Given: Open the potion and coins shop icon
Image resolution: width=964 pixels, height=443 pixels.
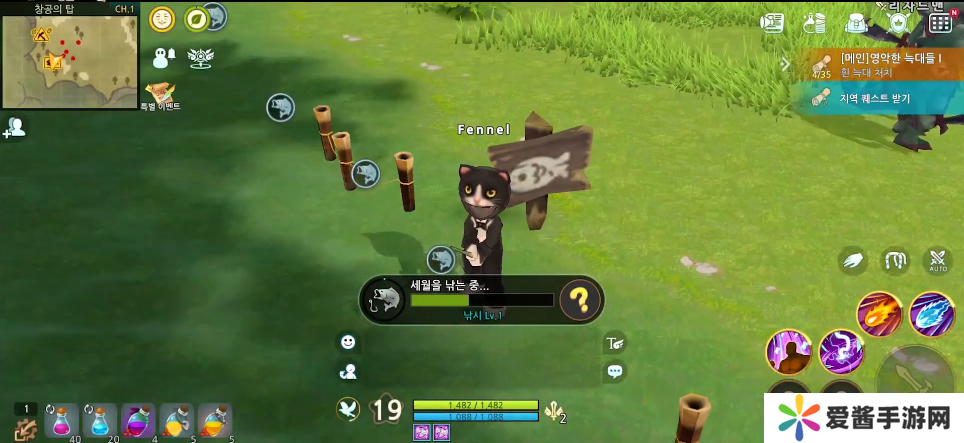Looking at the screenshot, I should click(815, 22).
